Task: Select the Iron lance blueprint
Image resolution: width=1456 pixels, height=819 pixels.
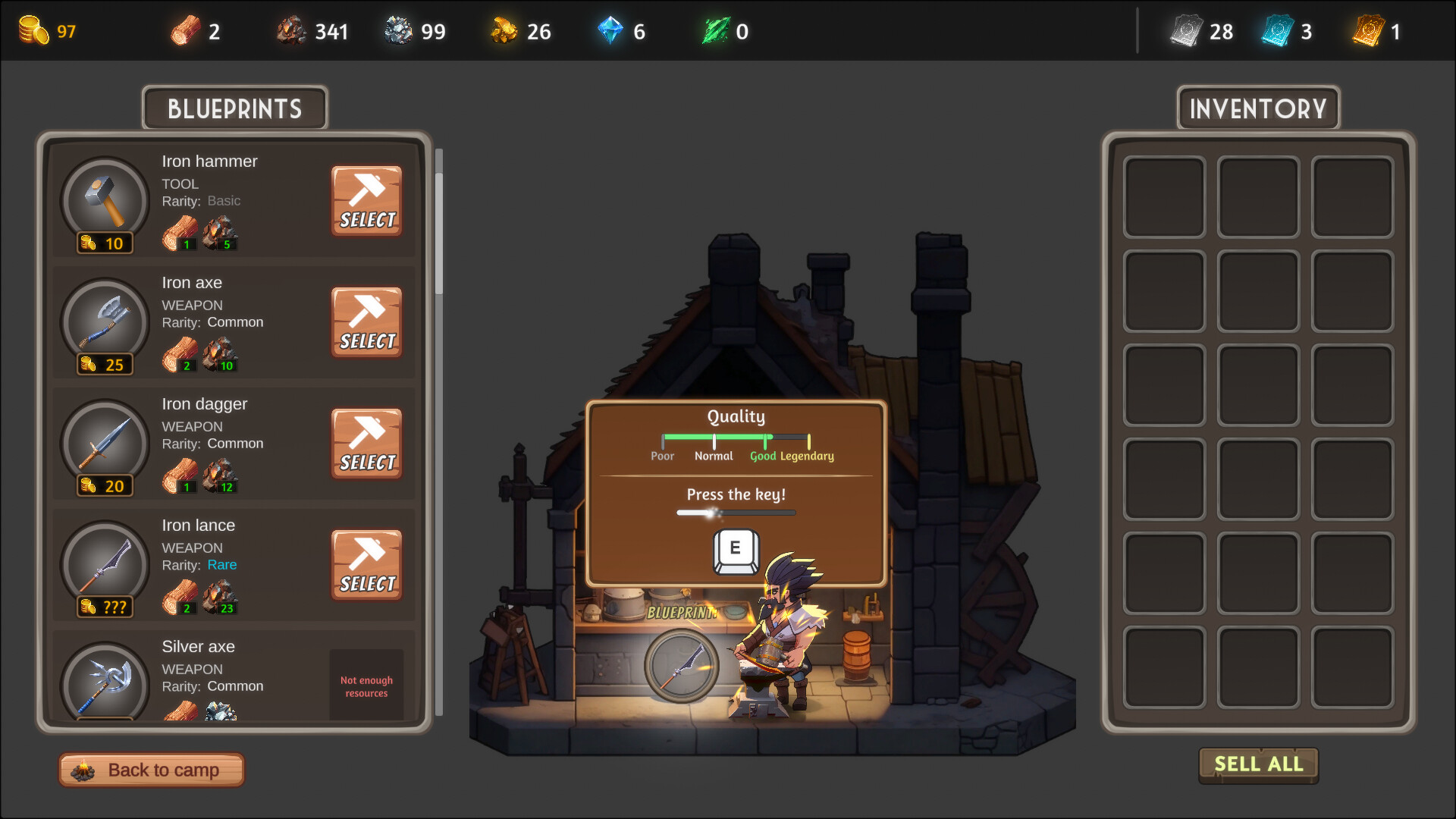Action: [x=366, y=565]
